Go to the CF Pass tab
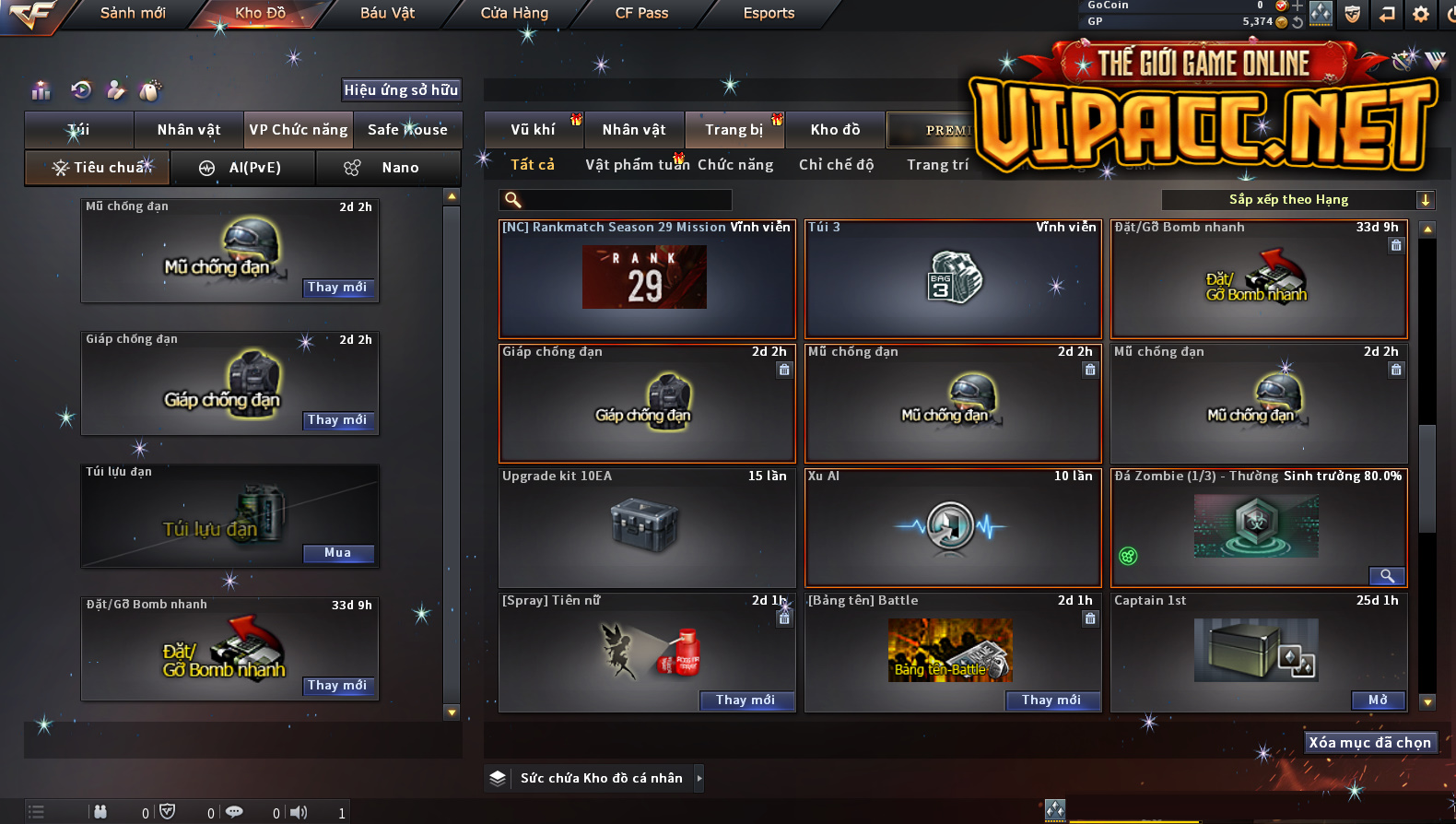 point(641,13)
